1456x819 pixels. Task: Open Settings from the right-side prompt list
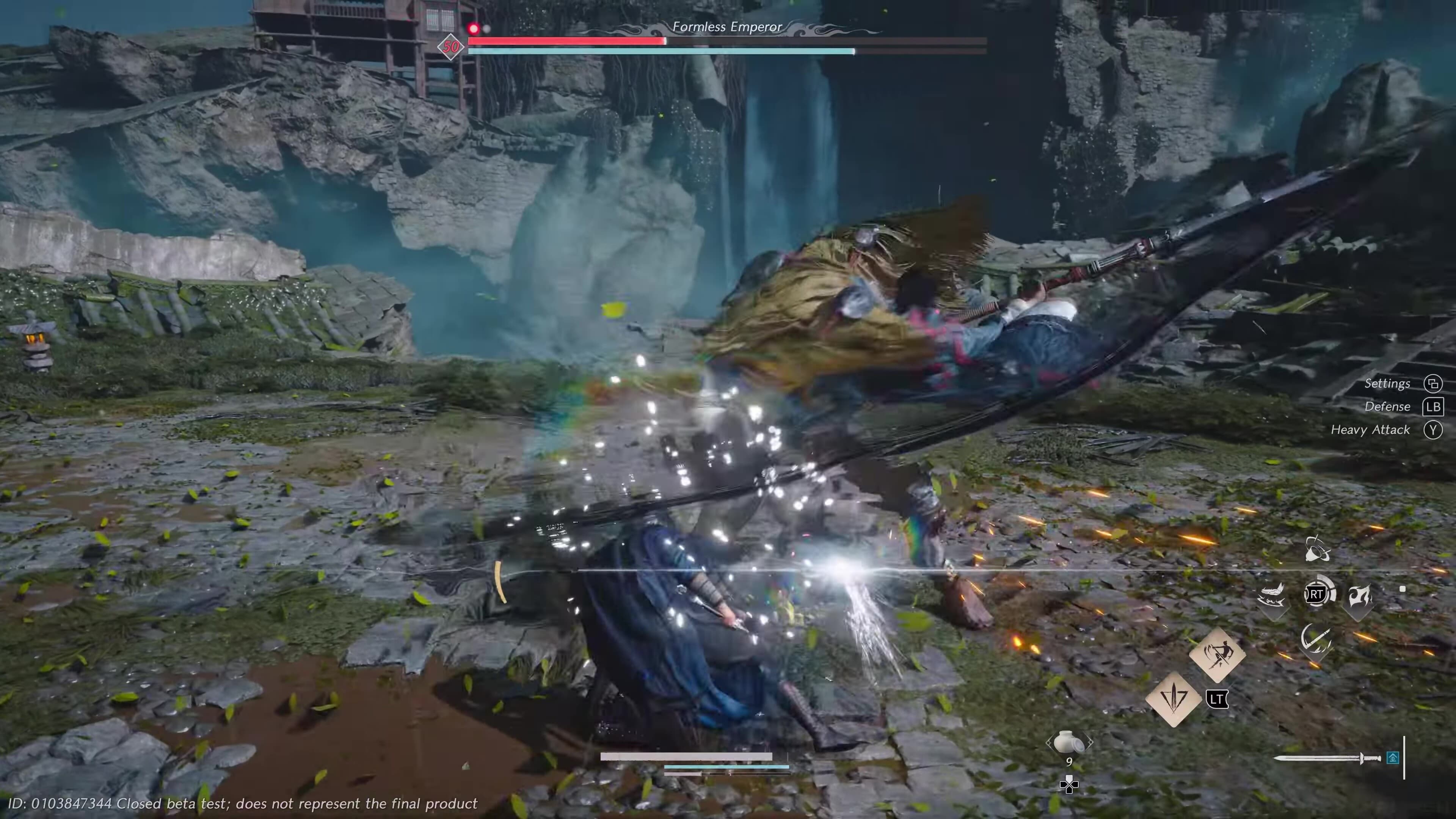pos(1388,383)
